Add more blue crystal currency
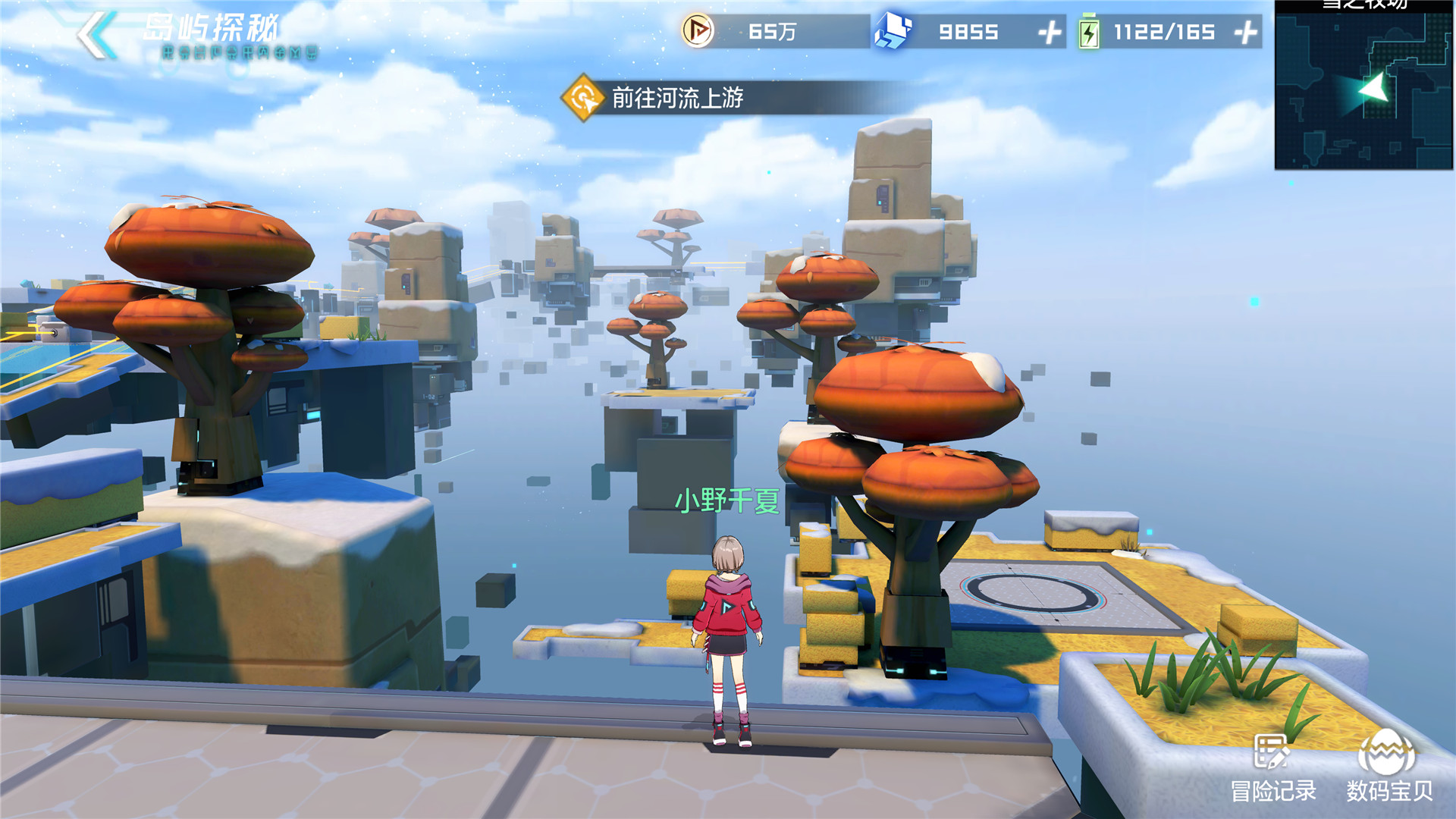Image resolution: width=1456 pixels, height=819 pixels. (1050, 33)
